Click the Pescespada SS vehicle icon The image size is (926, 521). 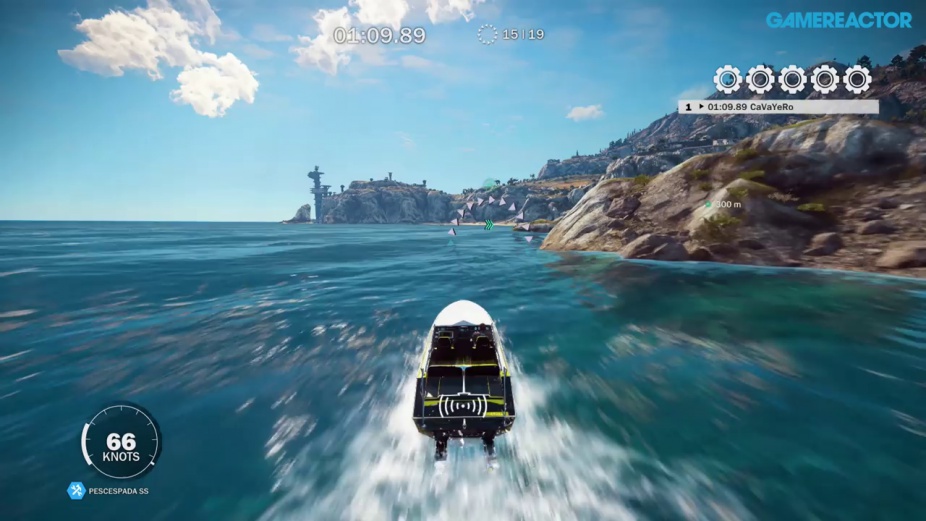click(76, 491)
